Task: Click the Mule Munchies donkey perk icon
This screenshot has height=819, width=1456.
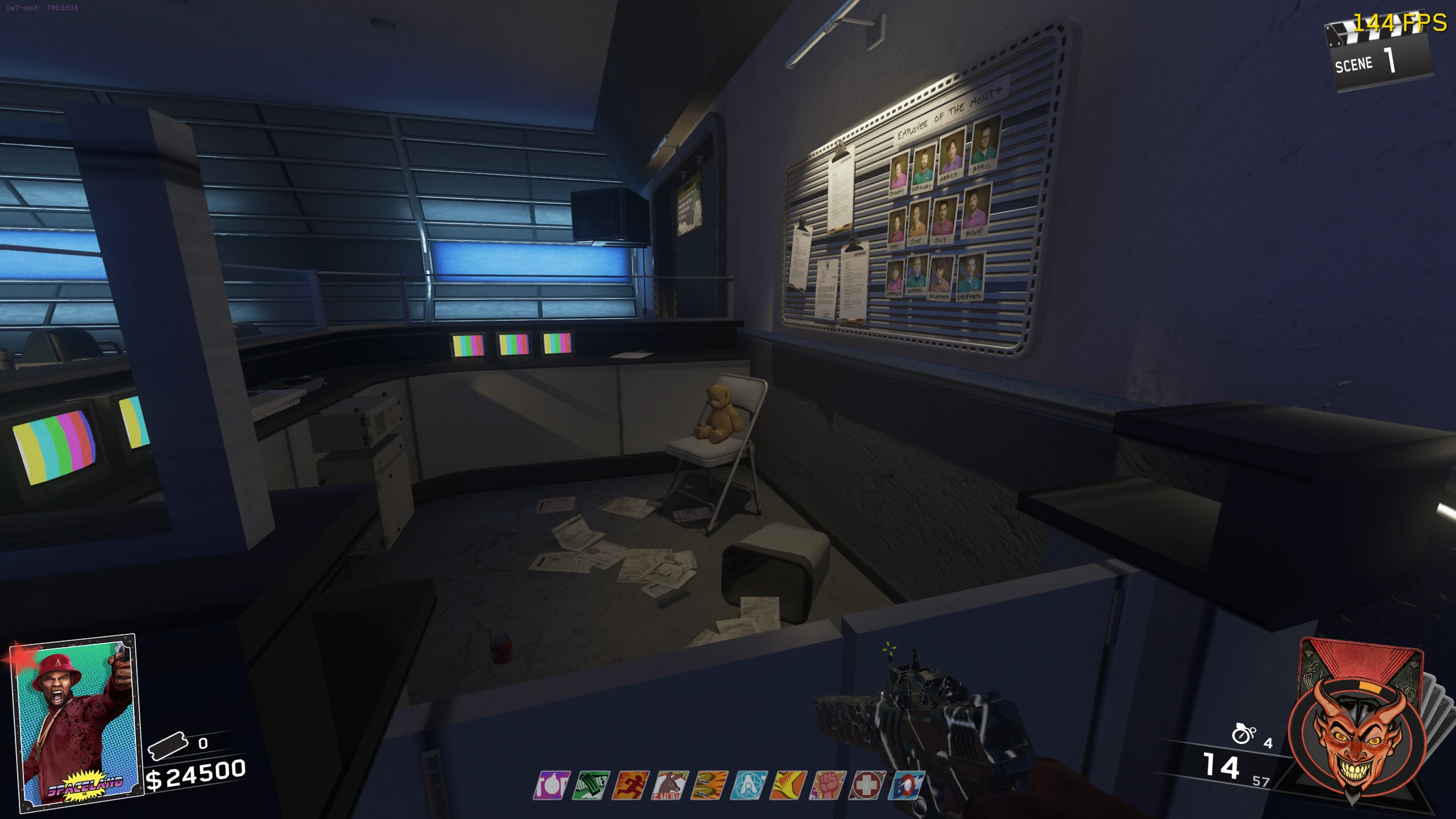Action: click(671, 785)
